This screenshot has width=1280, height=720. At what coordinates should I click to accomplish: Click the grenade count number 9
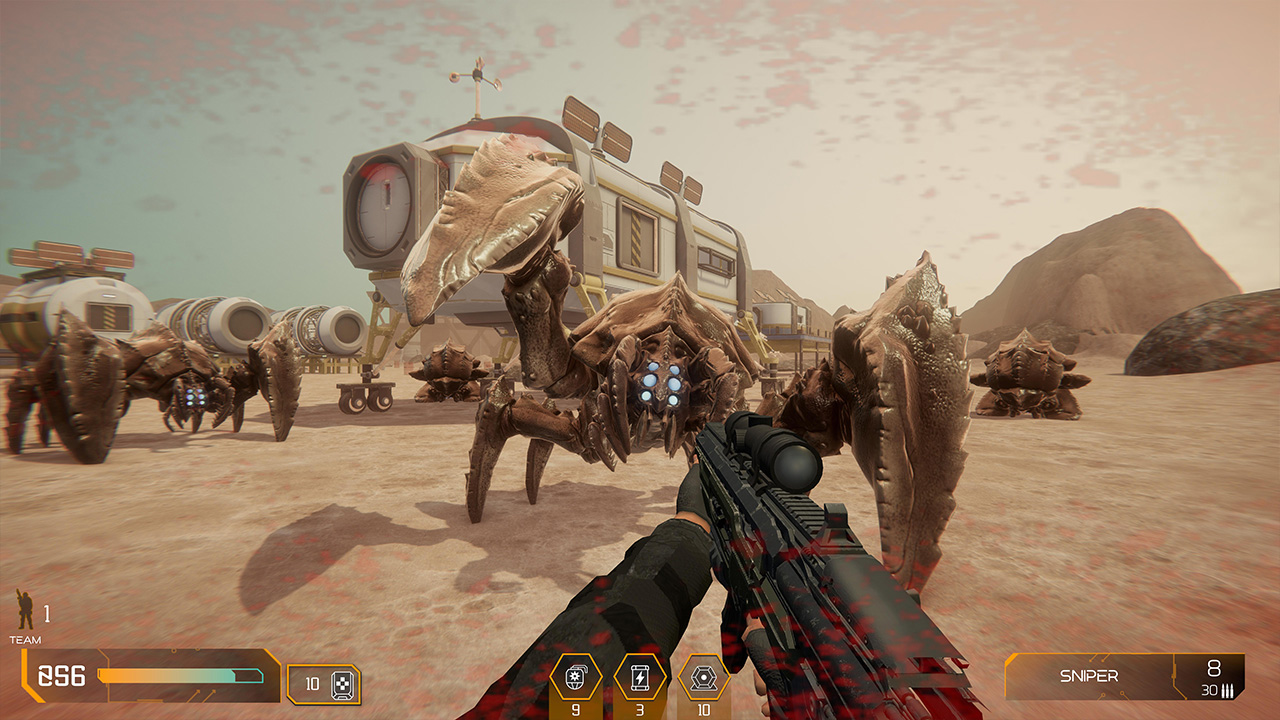click(575, 708)
